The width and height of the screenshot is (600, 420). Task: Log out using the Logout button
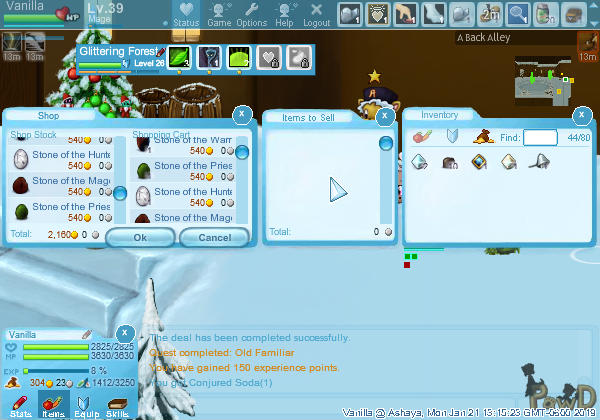point(316,13)
